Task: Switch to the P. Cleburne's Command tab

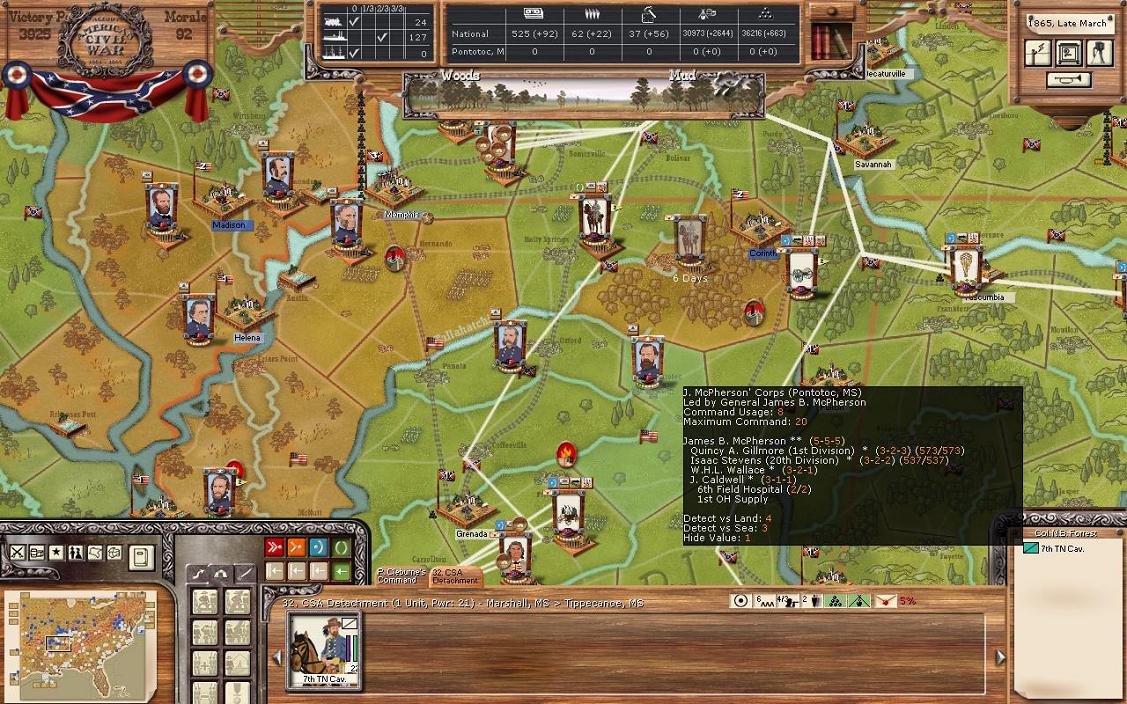Action: tap(401, 576)
